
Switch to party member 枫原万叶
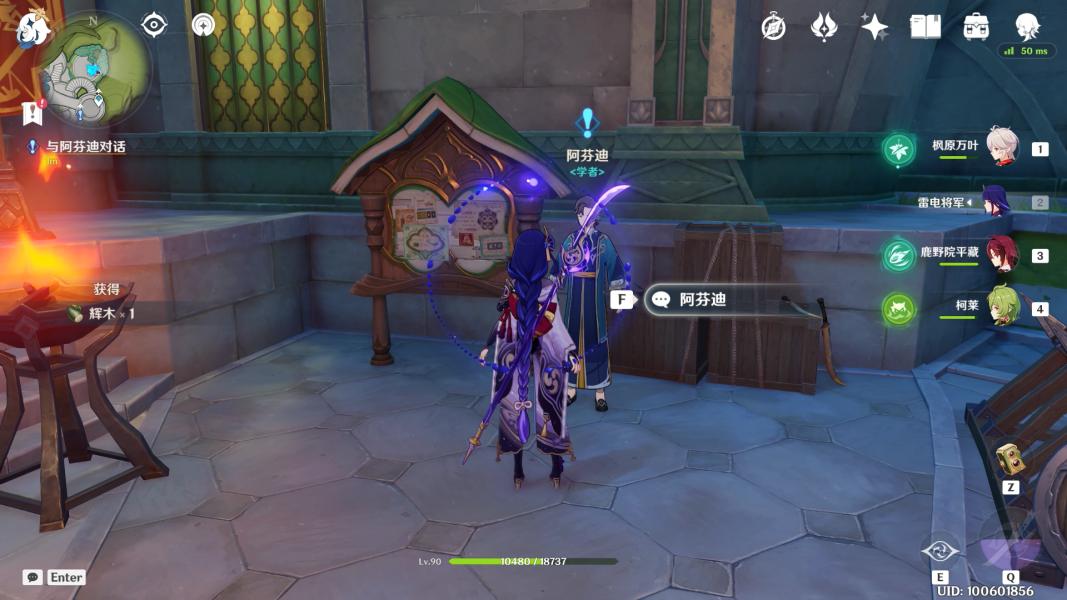pyautogui.click(x=1002, y=147)
